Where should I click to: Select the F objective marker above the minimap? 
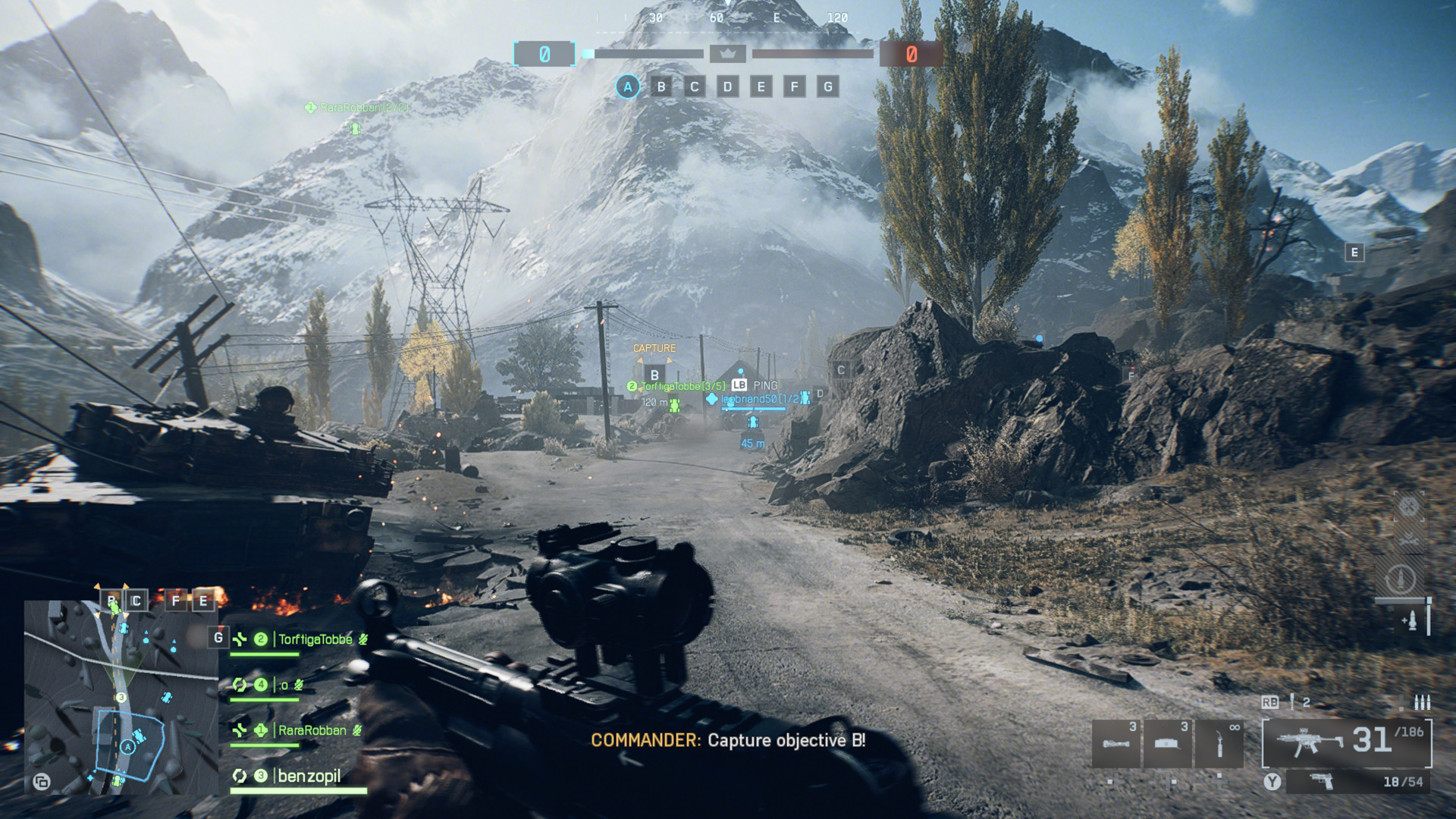click(x=176, y=601)
